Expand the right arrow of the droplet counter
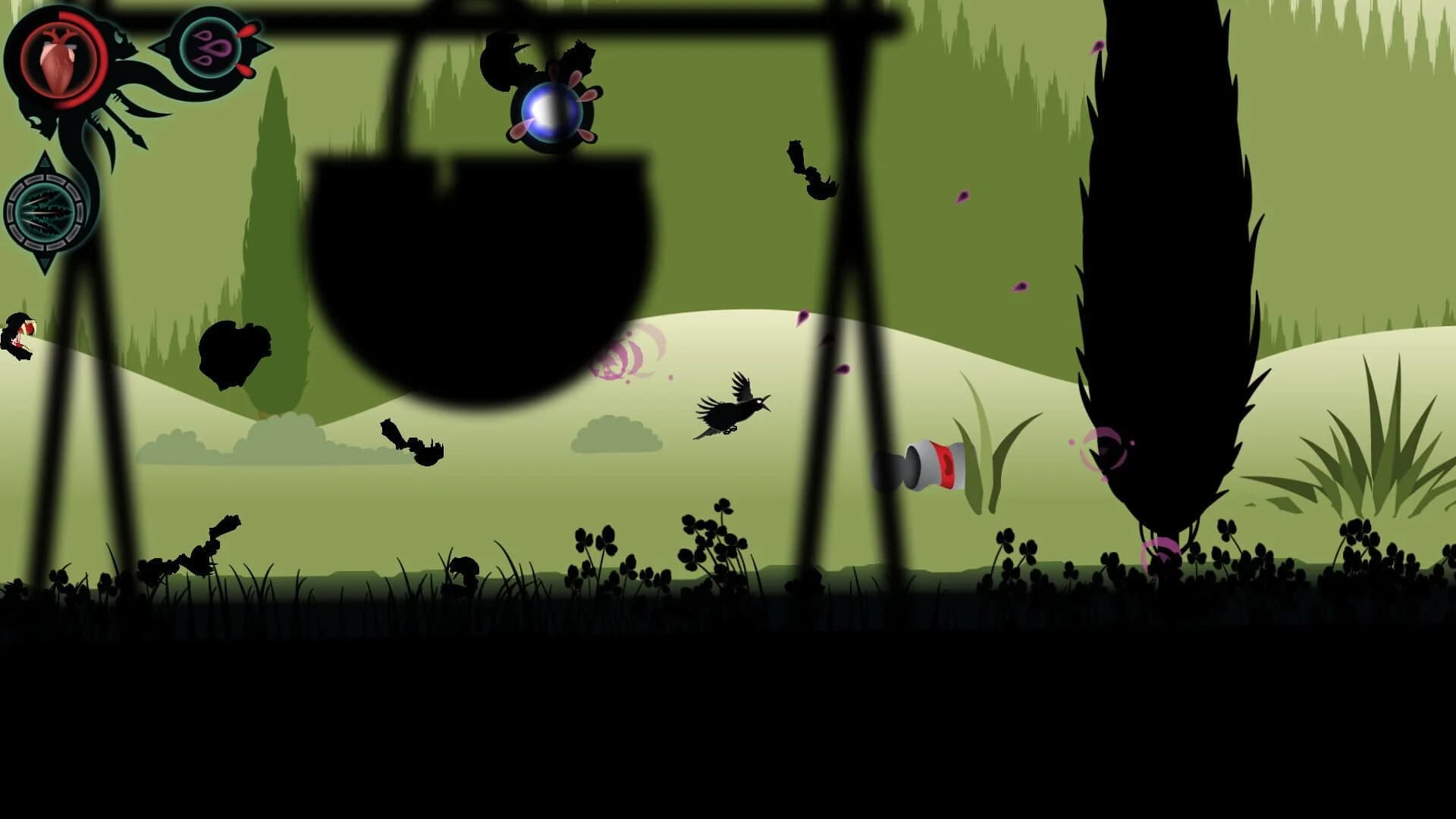The image size is (1456, 819). 262,48
